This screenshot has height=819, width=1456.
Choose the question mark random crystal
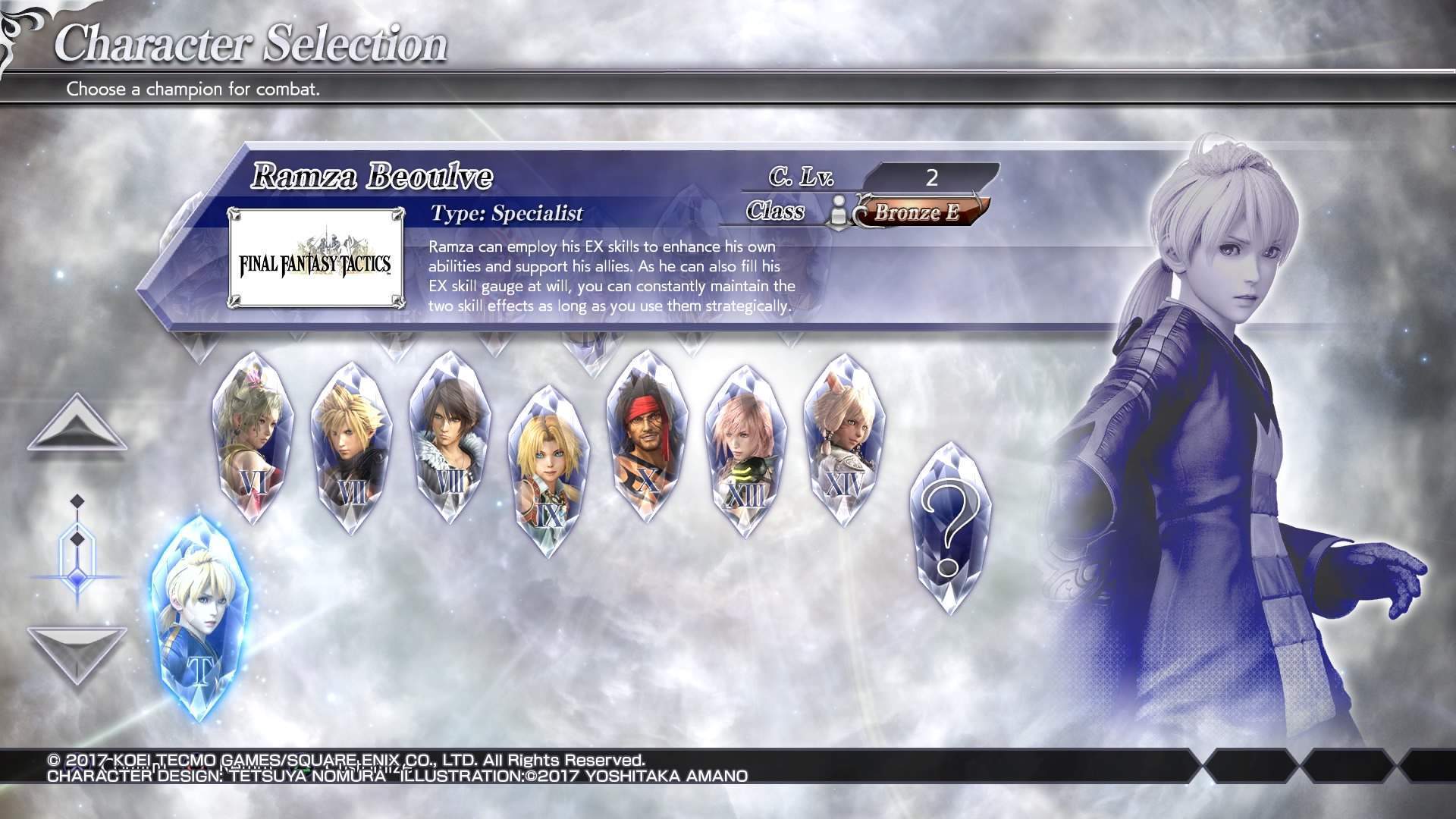click(x=949, y=529)
